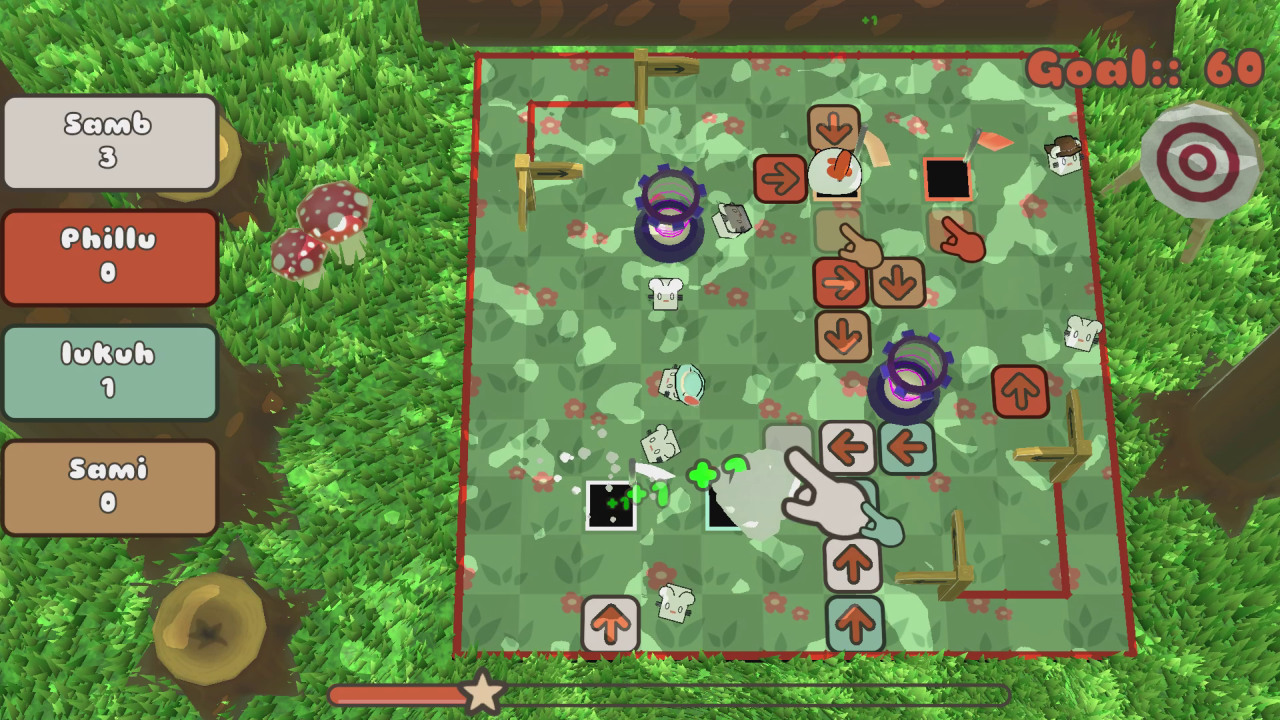Click the red-flagged black hole tile

click(x=950, y=180)
